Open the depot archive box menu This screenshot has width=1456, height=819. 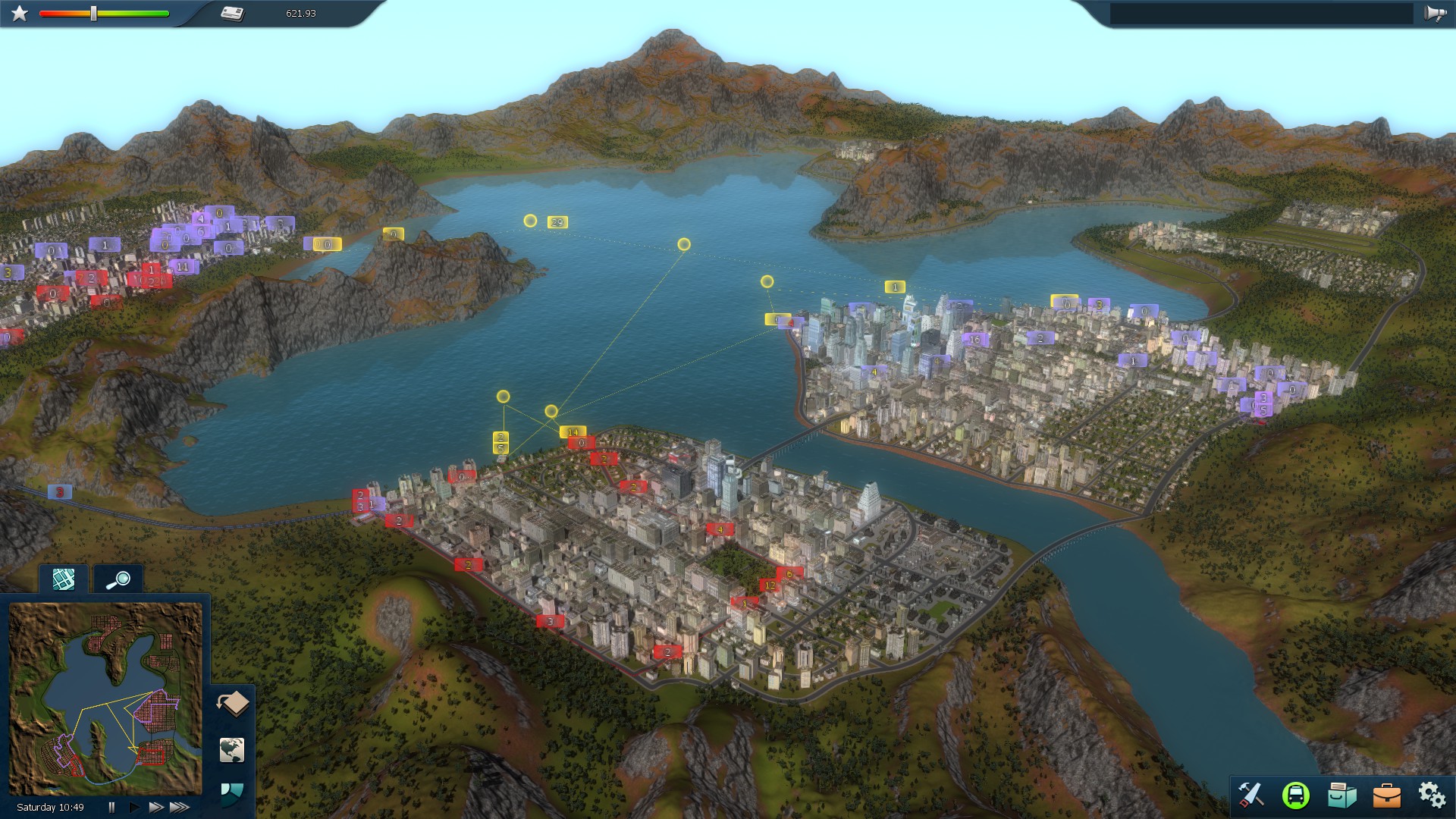point(1344,795)
